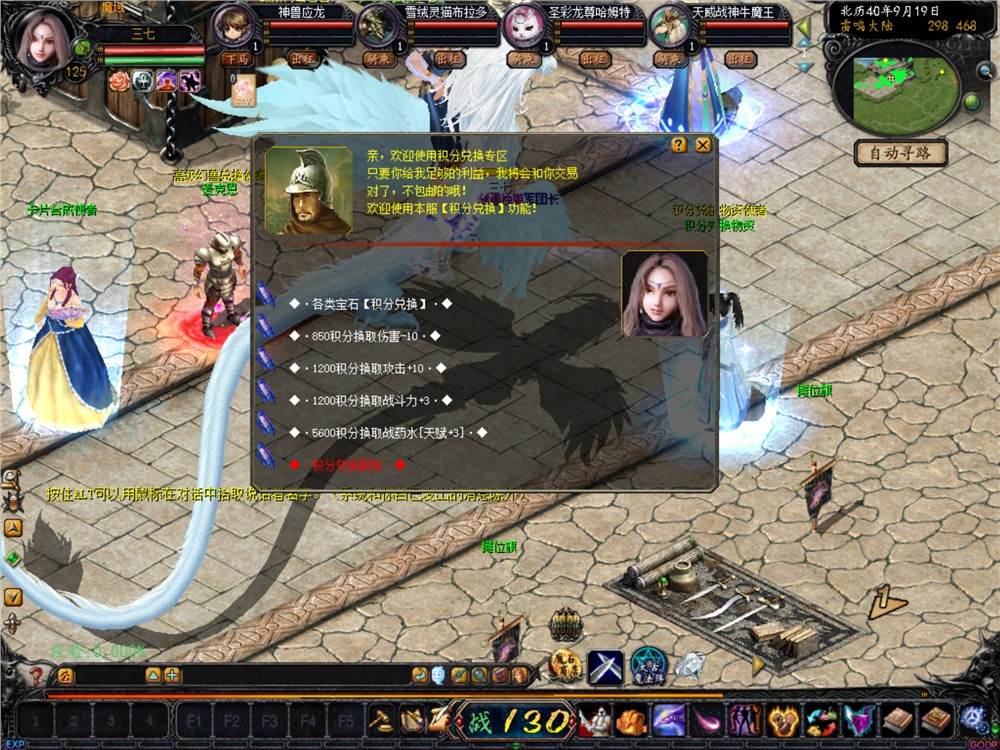Click the 下马 dismount button
This screenshot has width=1000, height=750.
tap(237, 59)
